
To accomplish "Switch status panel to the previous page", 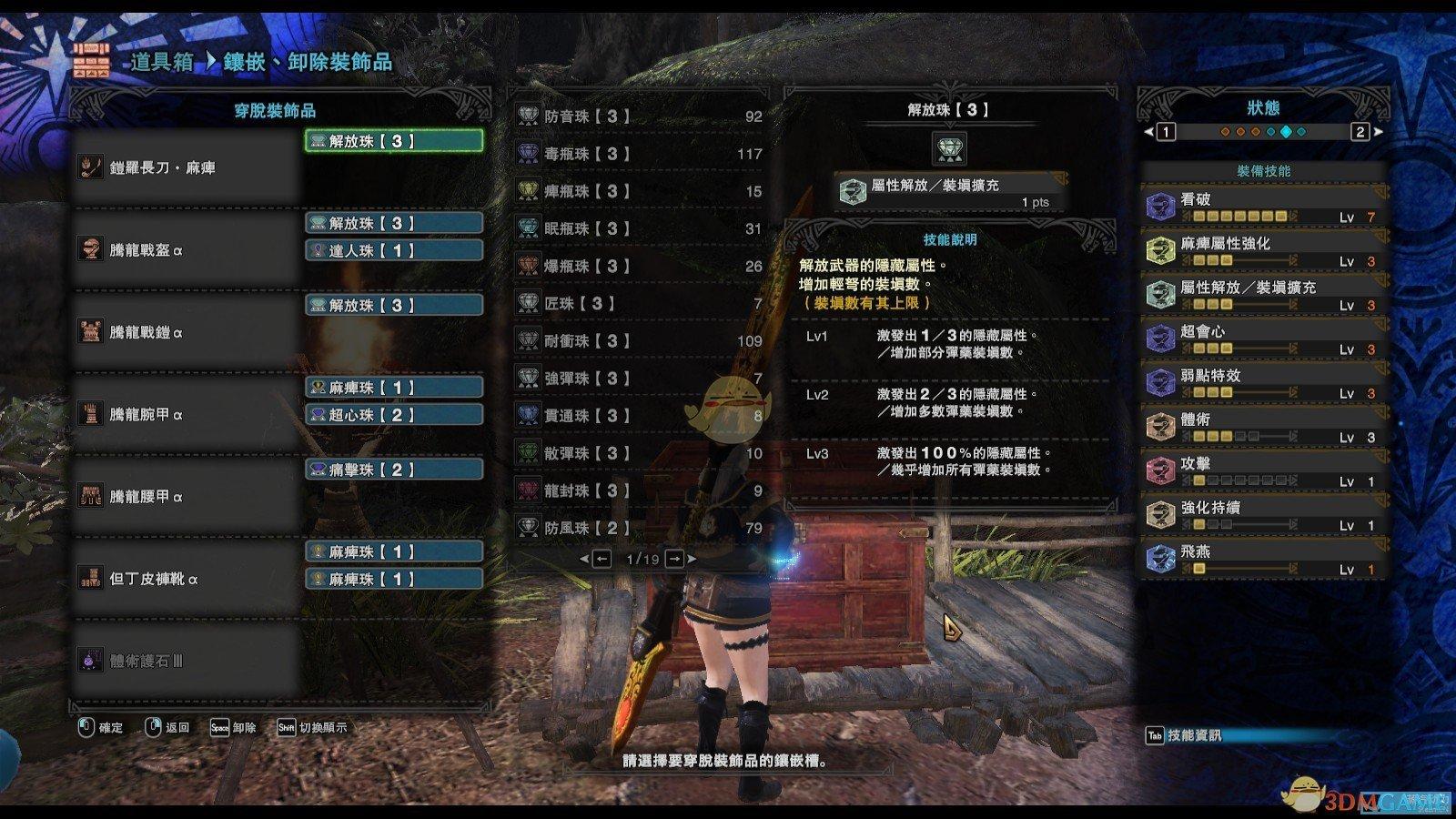I will [1164, 132].
